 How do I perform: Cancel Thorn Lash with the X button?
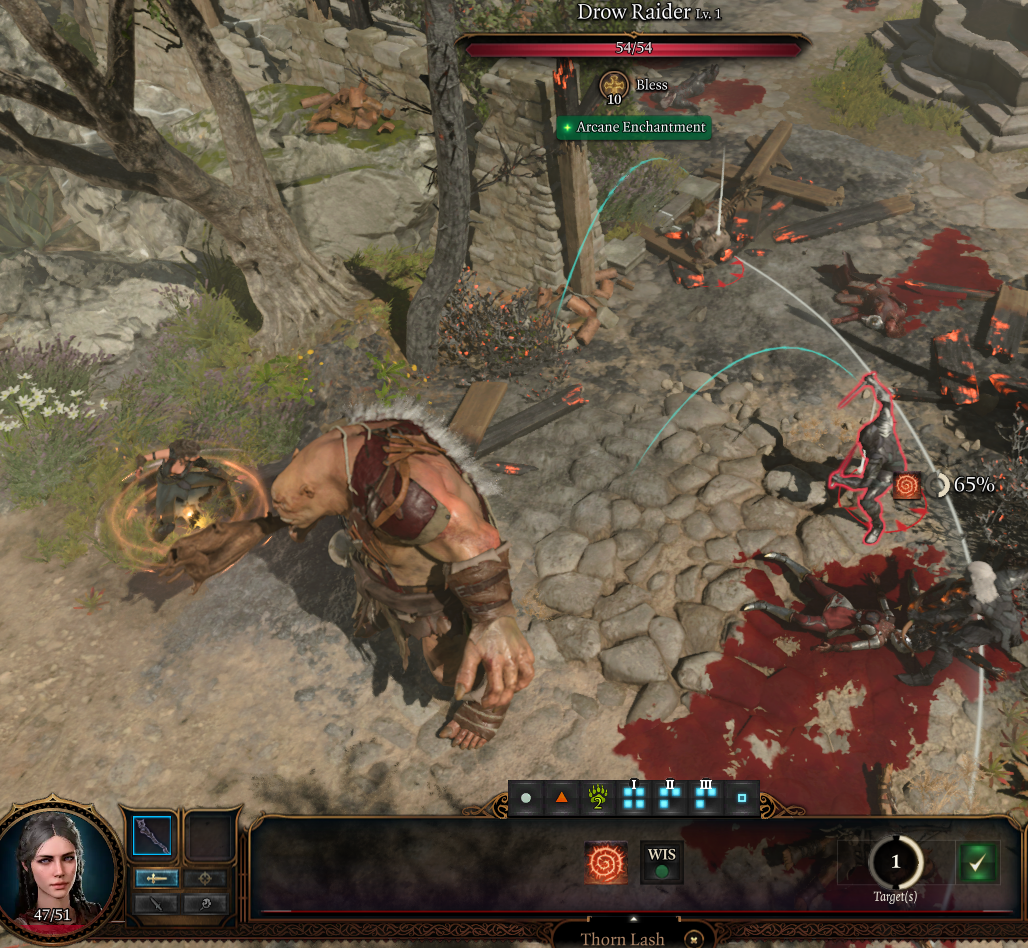694,939
